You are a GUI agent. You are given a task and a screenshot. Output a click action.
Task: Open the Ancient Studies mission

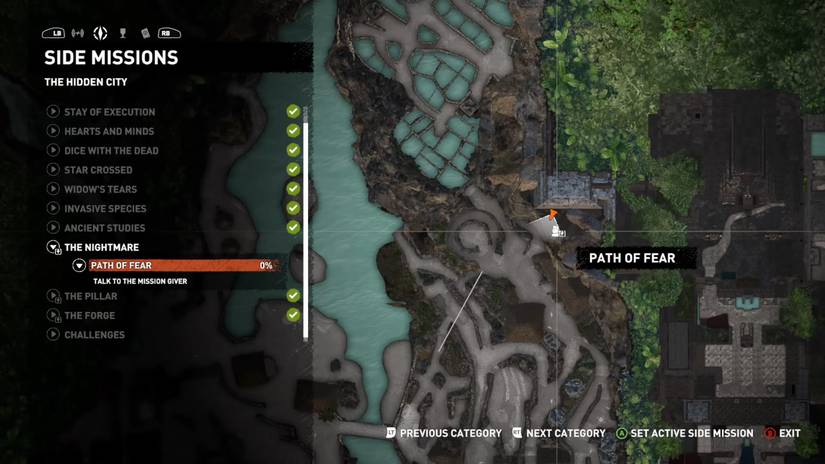(104, 228)
